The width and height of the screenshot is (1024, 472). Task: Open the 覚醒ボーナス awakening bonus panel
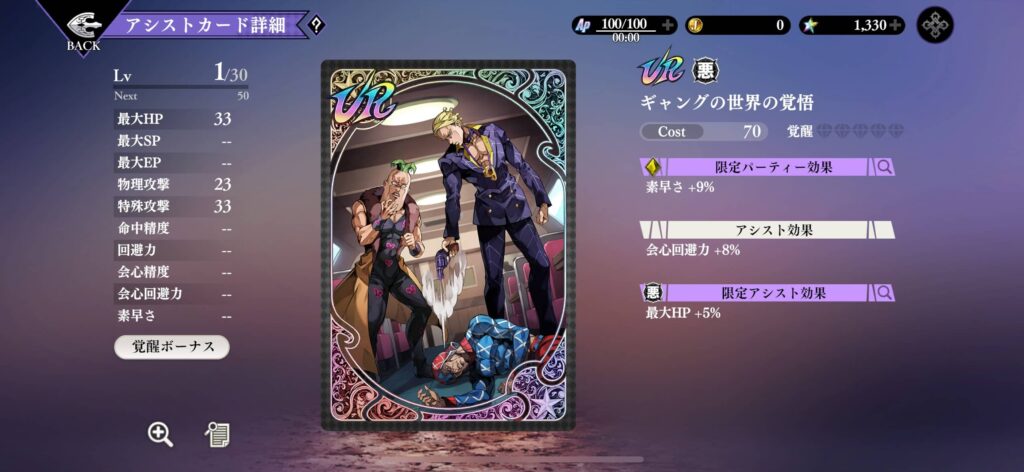click(171, 346)
